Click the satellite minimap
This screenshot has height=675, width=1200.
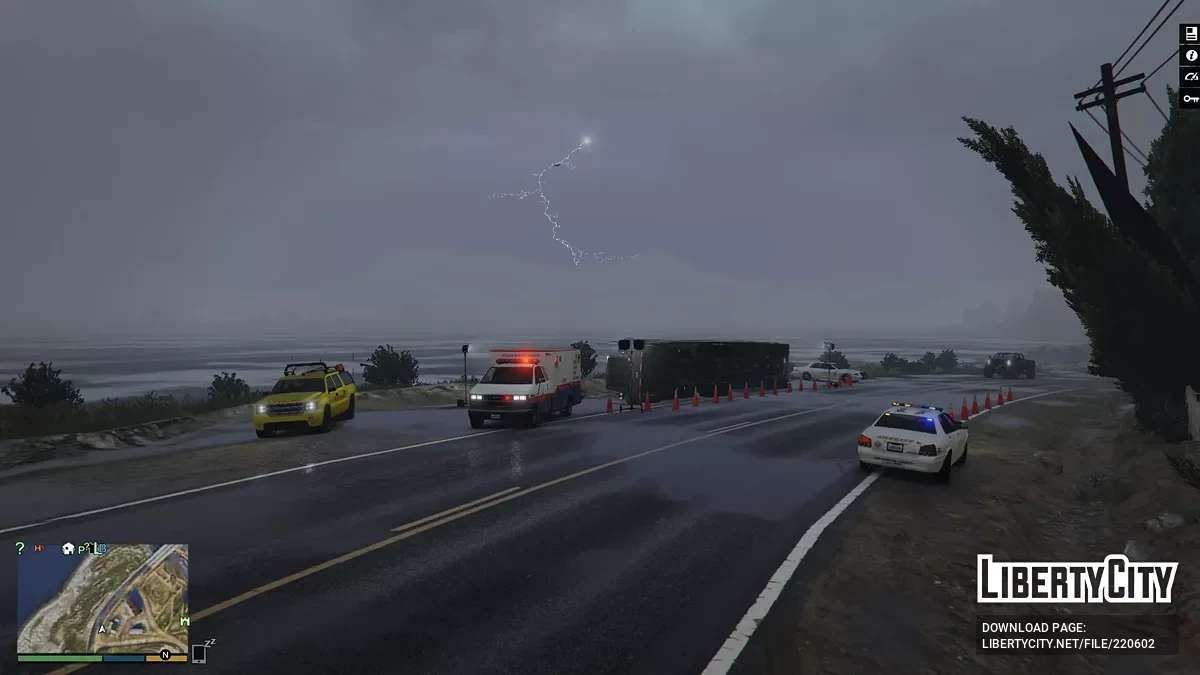103,599
